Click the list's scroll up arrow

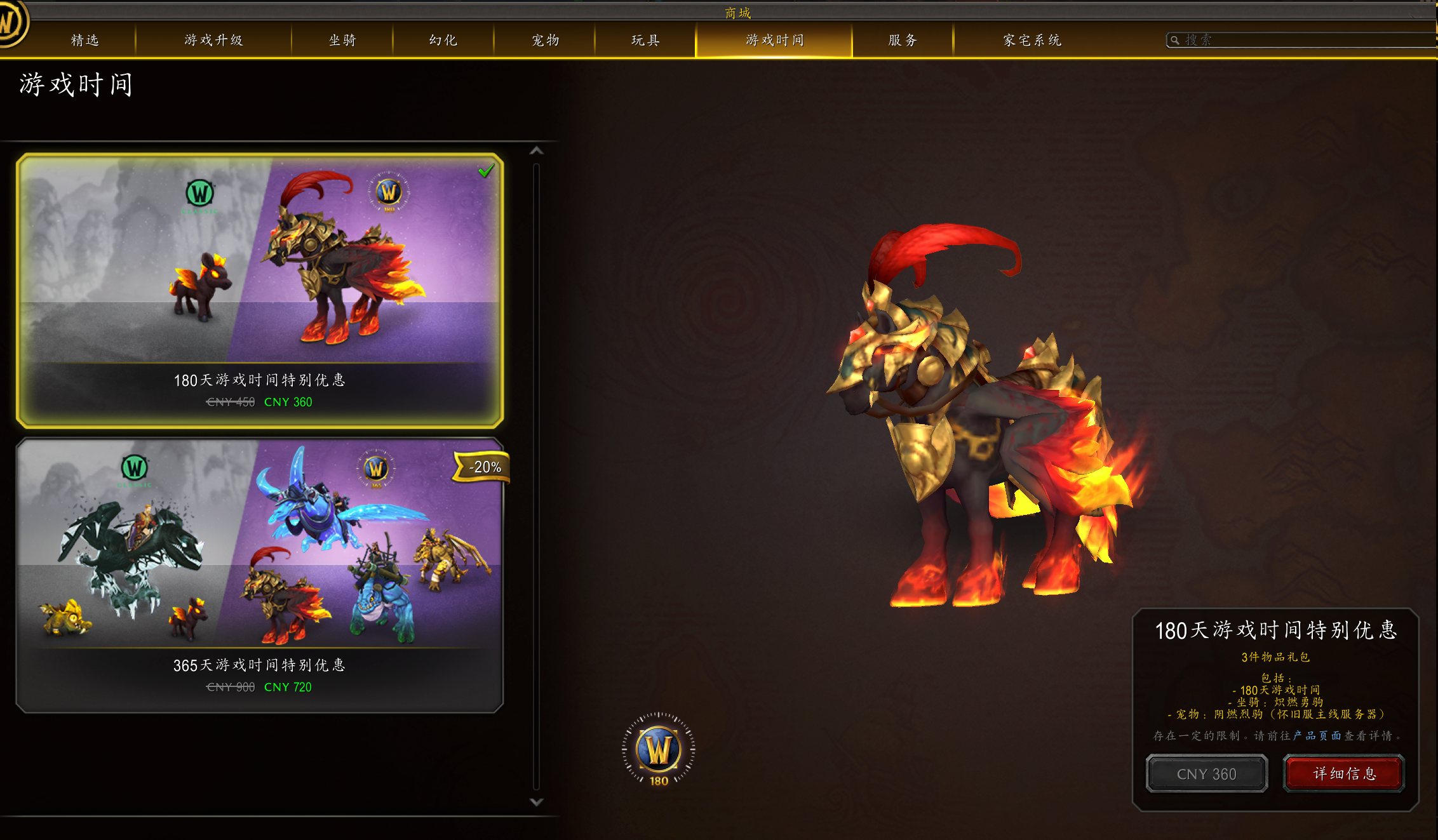pos(537,150)
